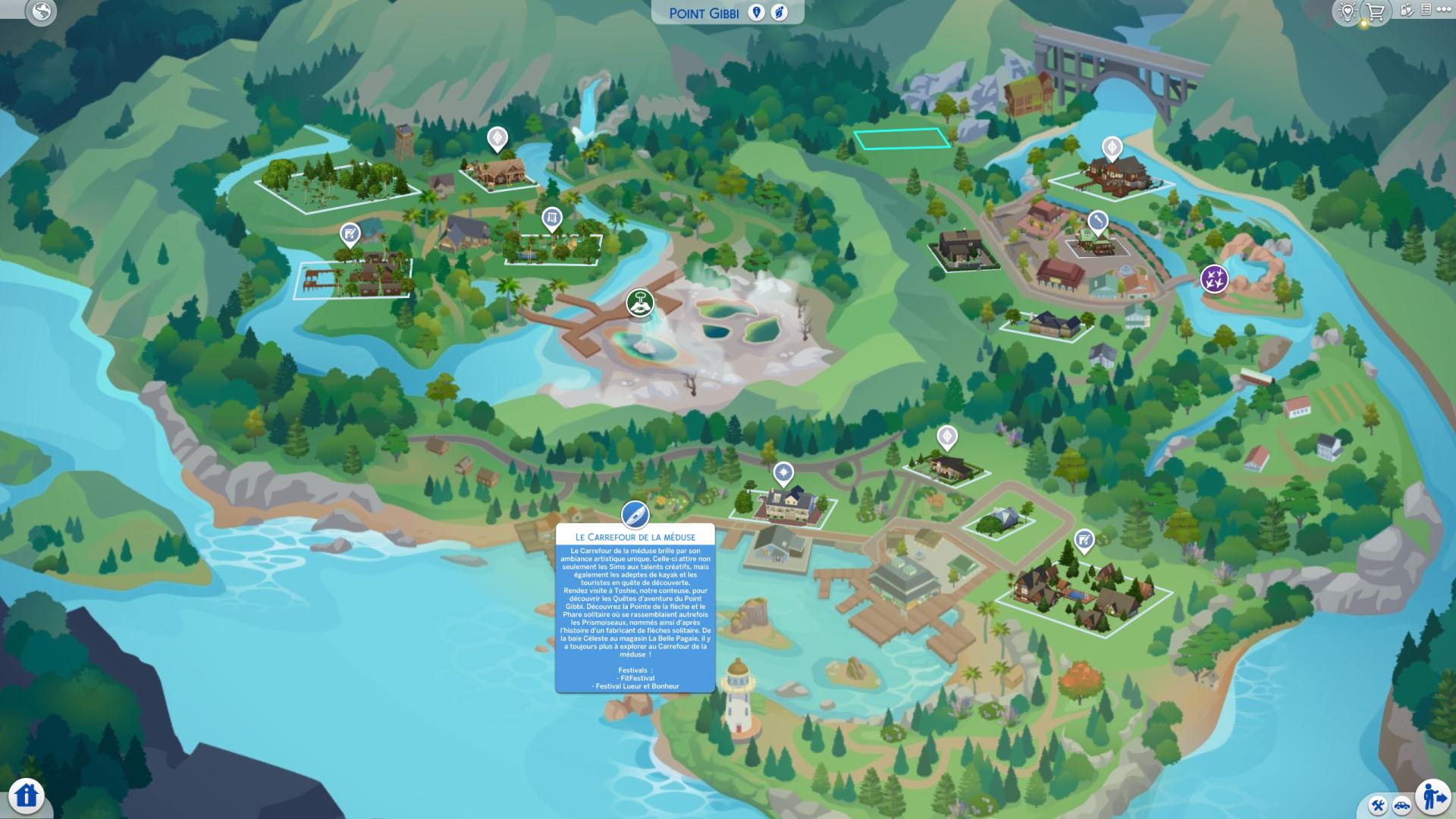The image size is (1456, 819).
Task: Click the car travel button
Action: point(1401,805)
